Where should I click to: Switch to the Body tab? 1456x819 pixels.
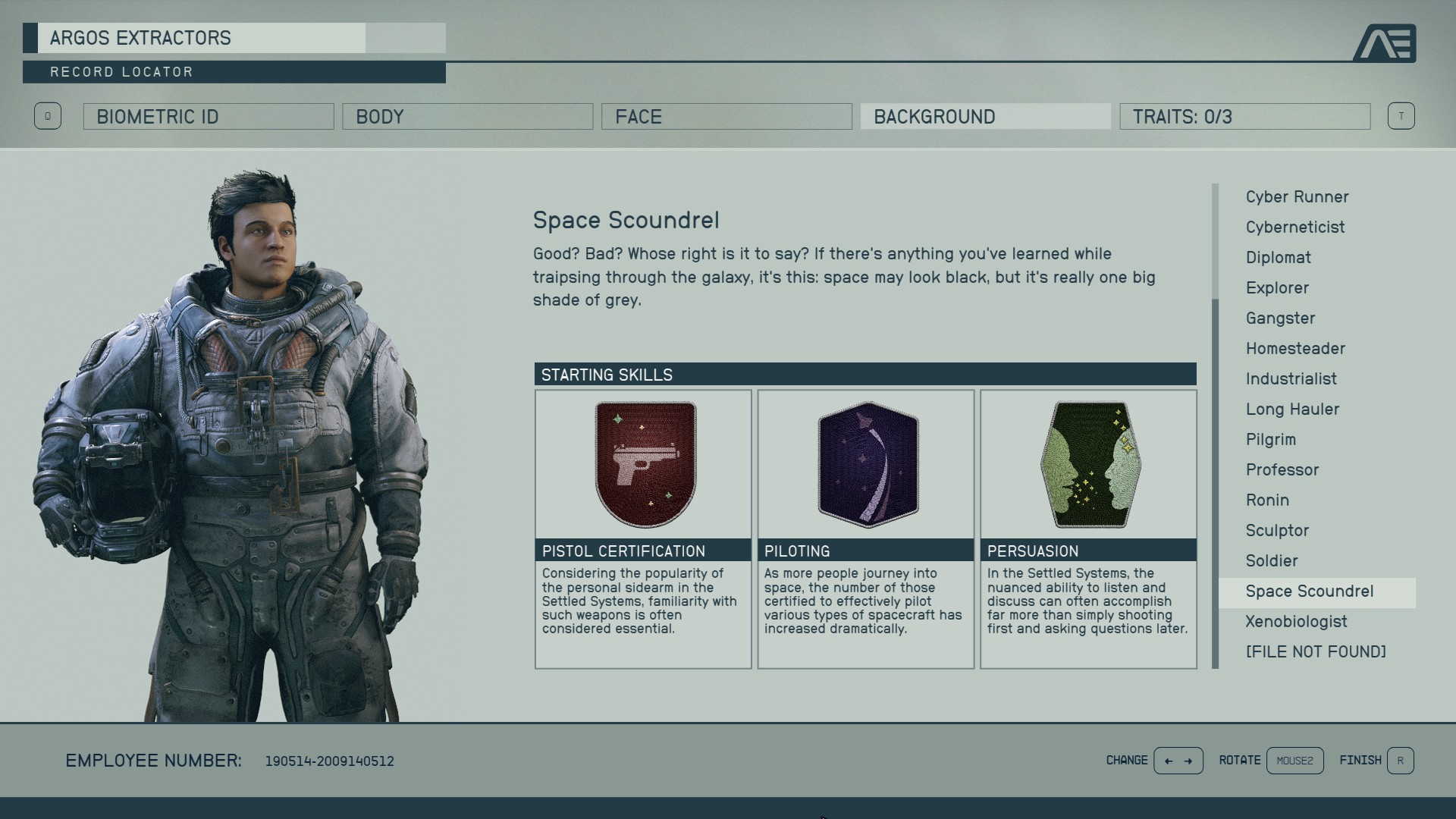pyautogui.click(x=467, y=116)
